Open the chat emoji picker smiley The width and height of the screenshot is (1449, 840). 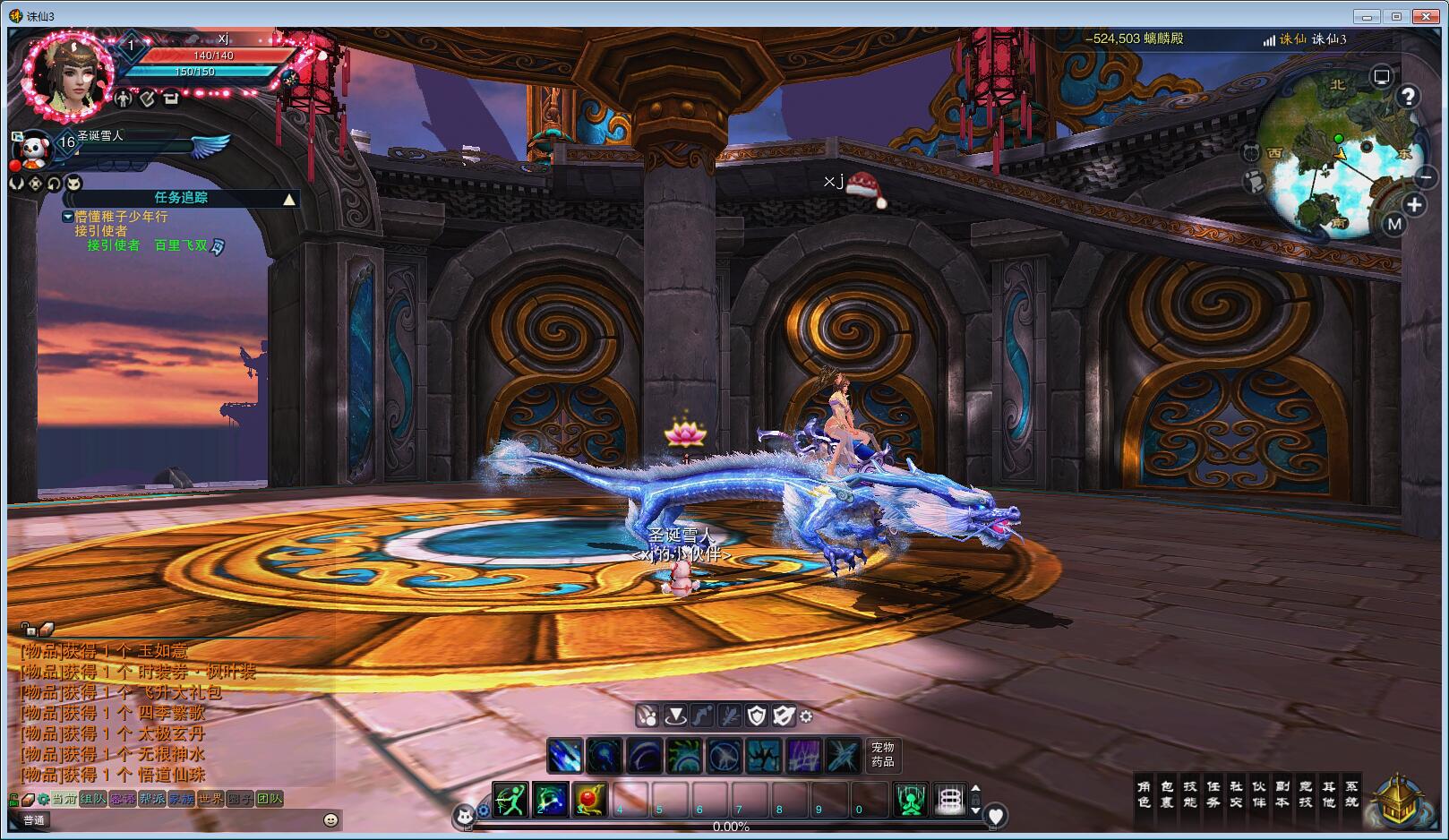330,819
